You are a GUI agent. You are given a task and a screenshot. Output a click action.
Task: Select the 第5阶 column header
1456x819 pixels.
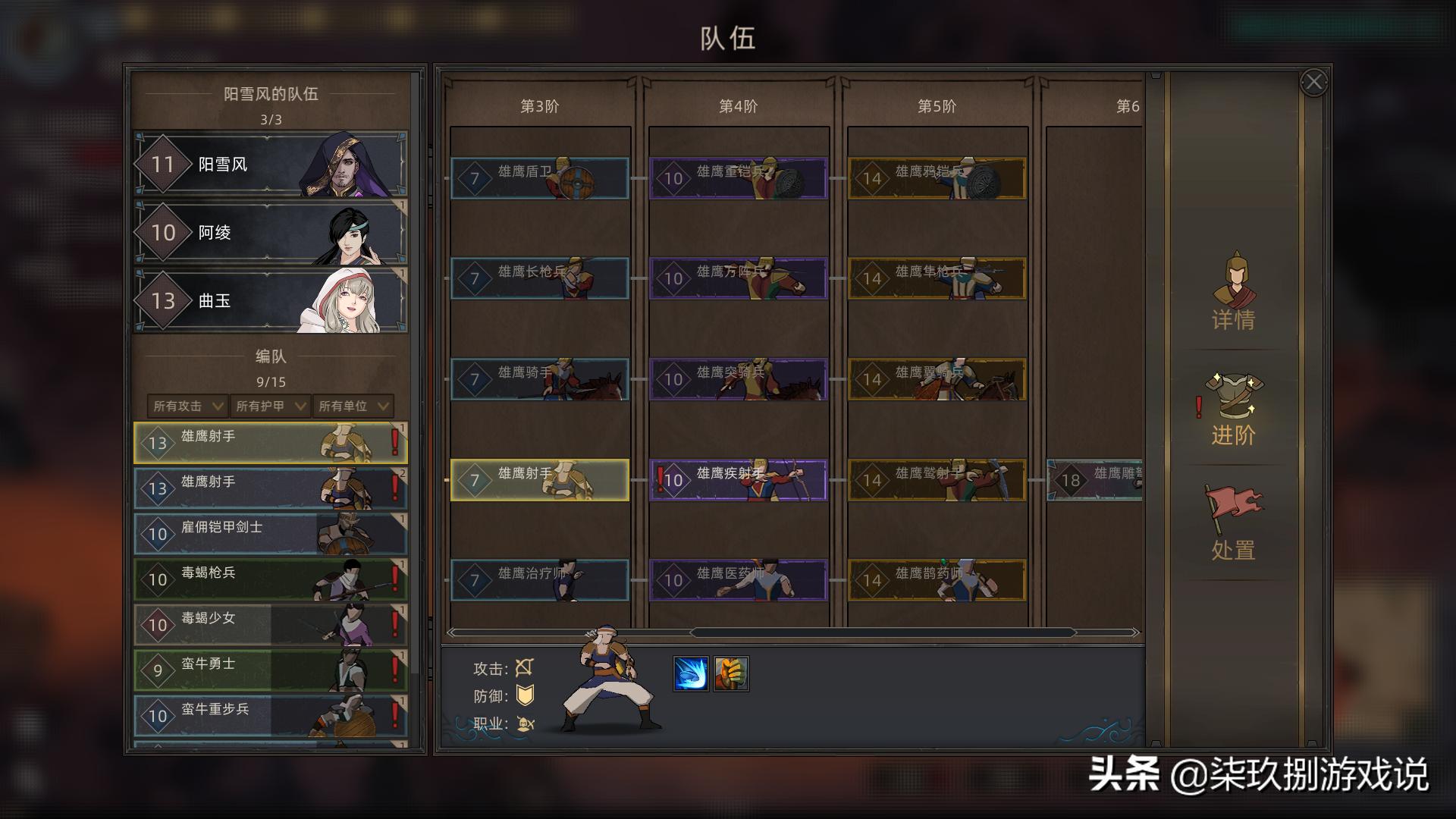936,108
